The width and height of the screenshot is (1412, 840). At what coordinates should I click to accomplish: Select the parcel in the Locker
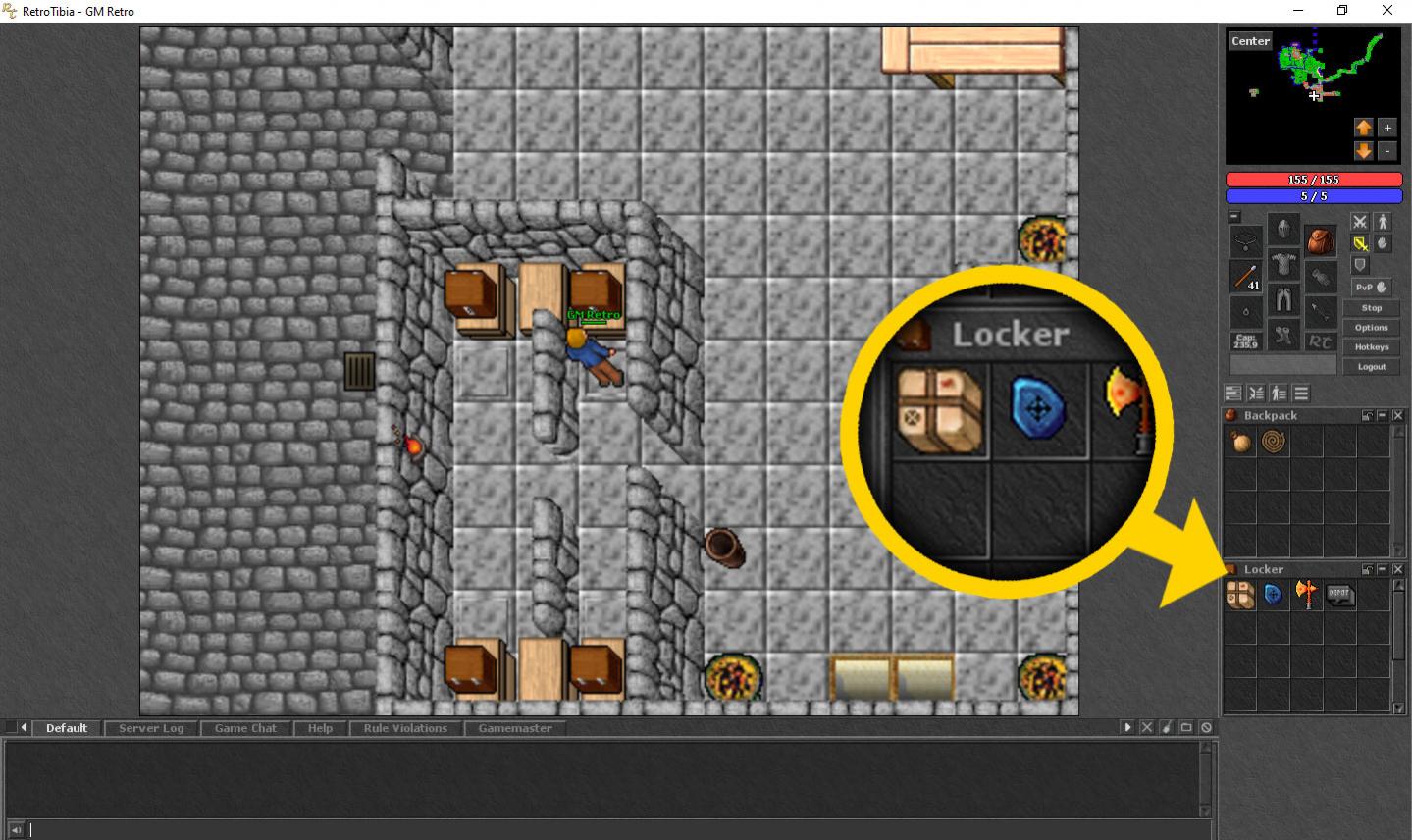(x=1240, y=595)
